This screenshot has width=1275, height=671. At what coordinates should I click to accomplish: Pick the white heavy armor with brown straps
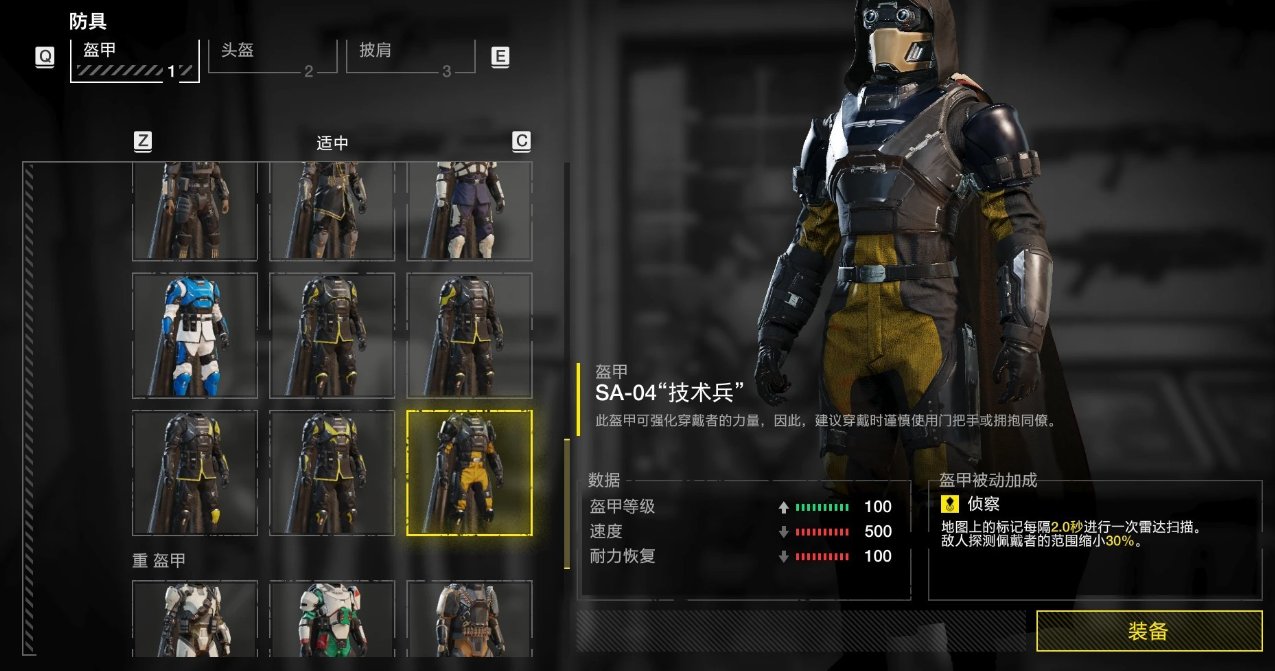pos(195,618)
